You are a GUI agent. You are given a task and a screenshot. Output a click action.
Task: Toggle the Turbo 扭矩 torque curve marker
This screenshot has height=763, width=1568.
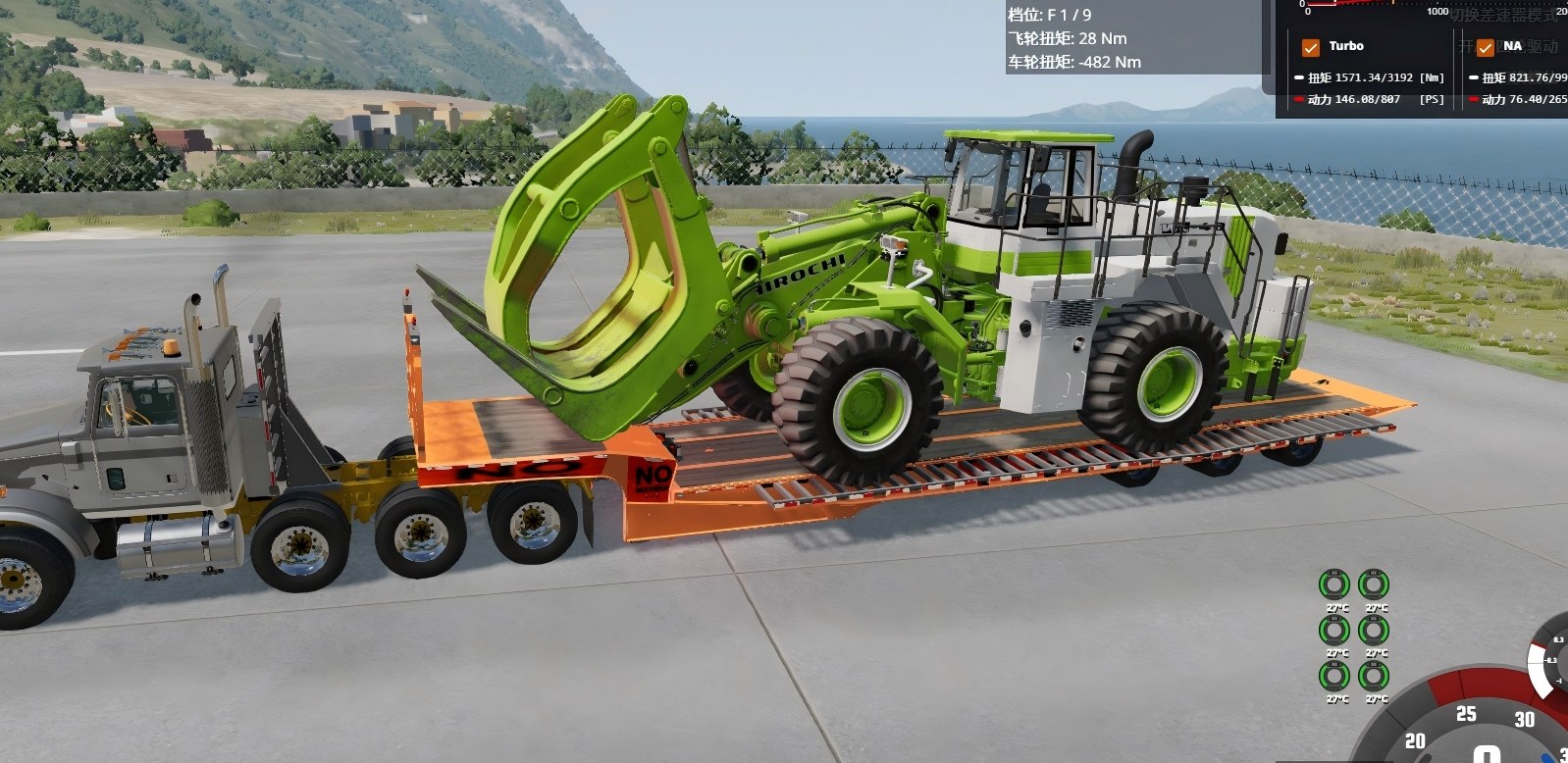1299,77
